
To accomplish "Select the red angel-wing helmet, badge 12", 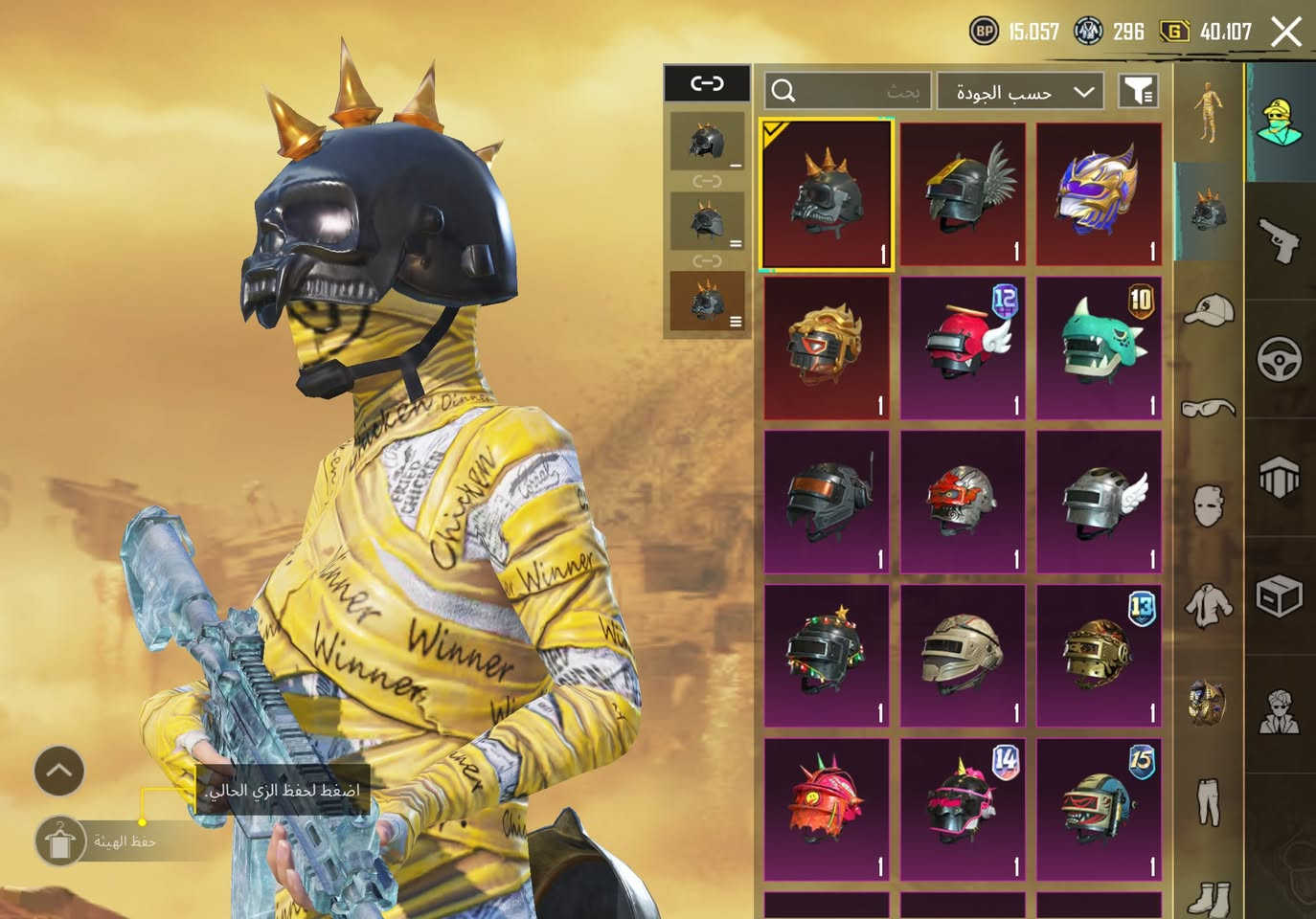I will point(963,348).
